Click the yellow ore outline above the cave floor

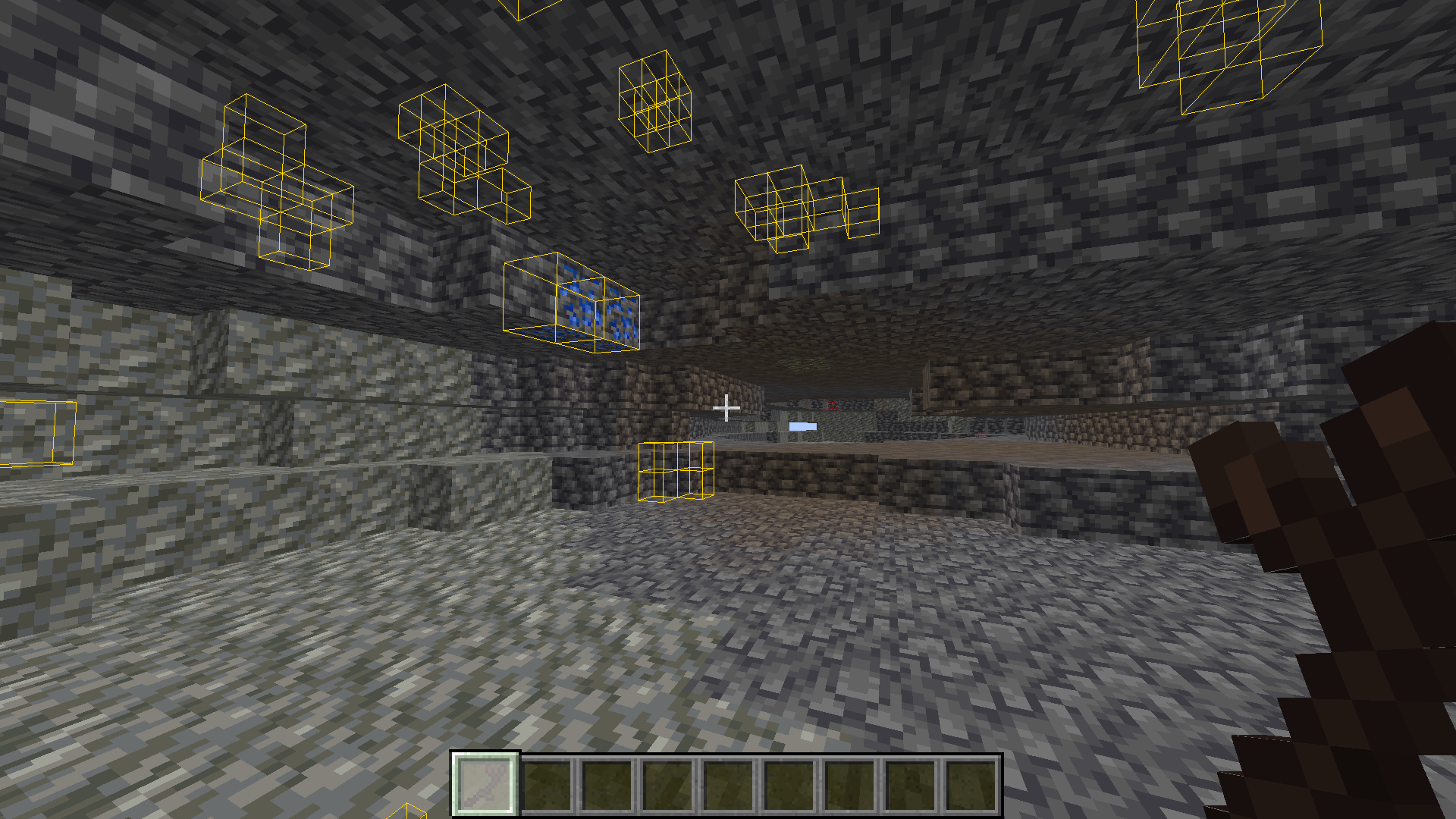pyautogui.click(x=675, y=470)
